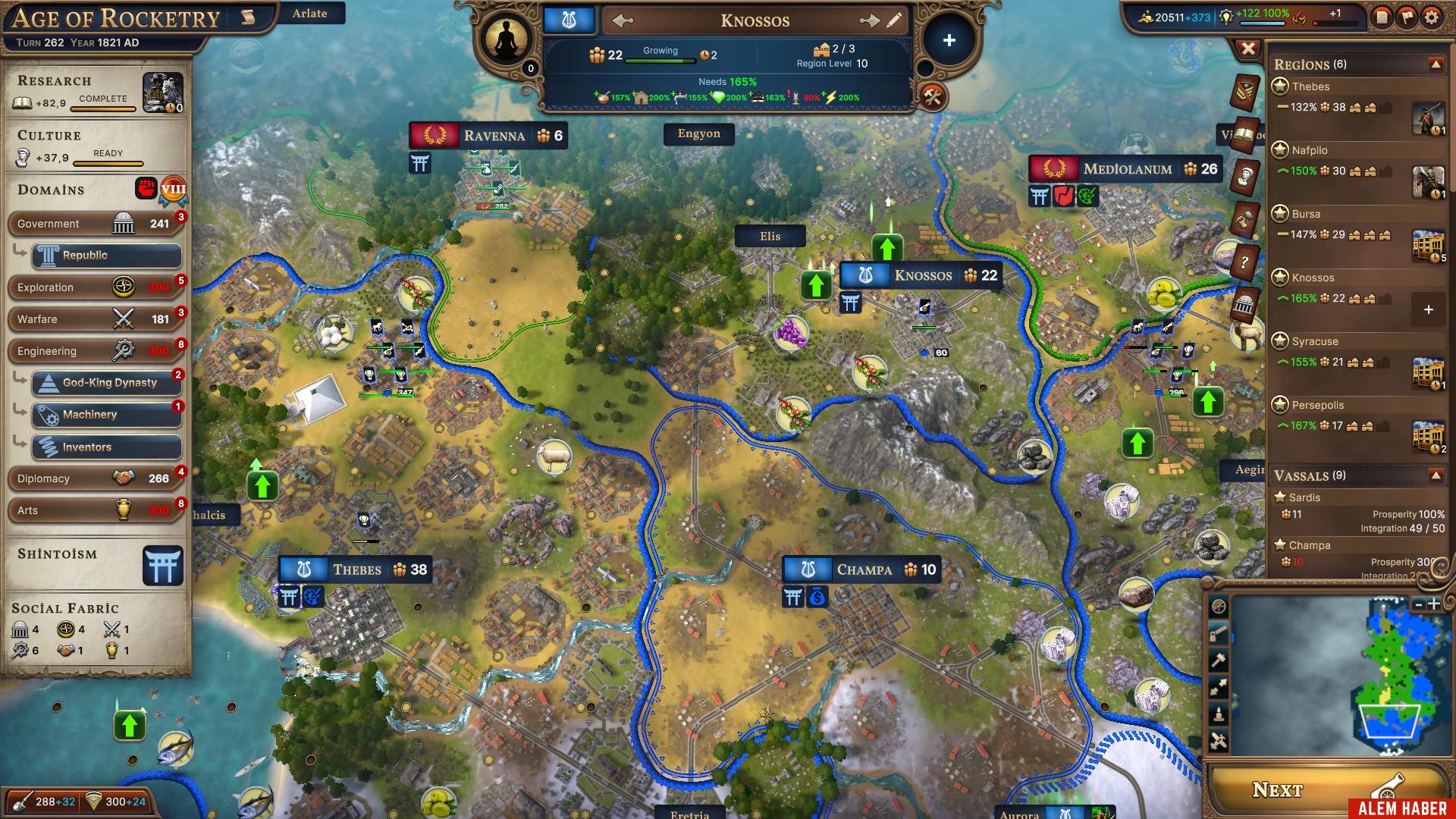Image resolution: width=1456 pixels, height=819 pixels.
Task: Open the settings gear icon
Action: click(x=1431, y=17)
